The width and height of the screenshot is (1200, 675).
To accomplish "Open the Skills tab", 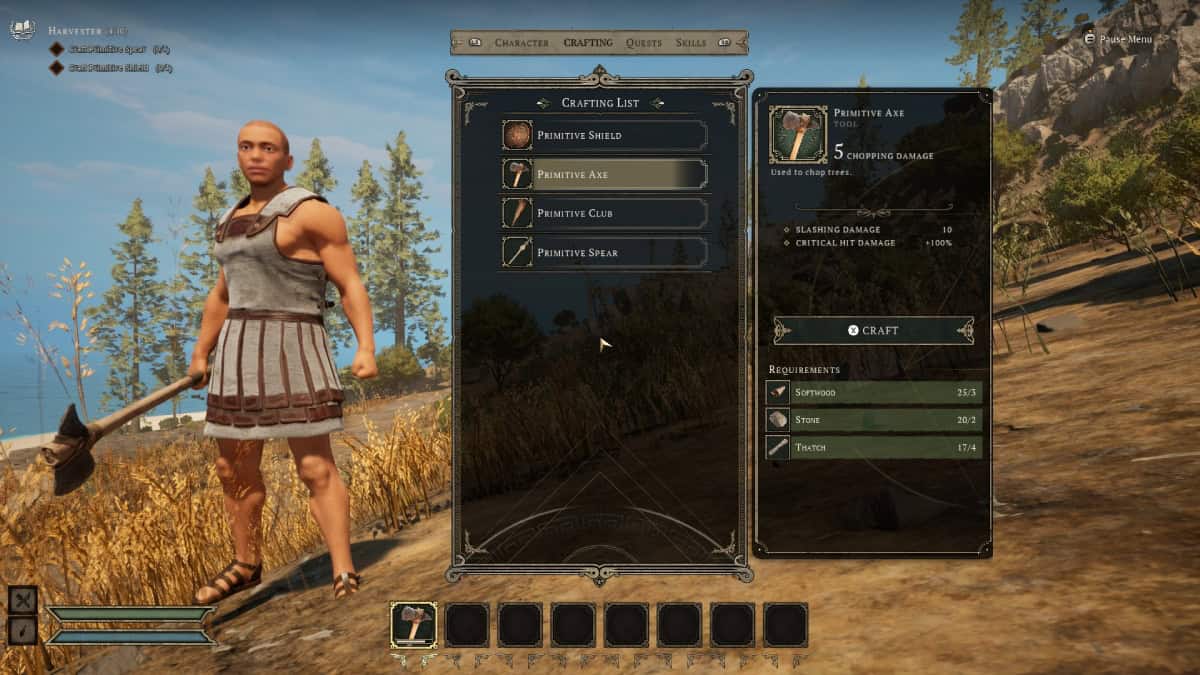I will click(691, 43).
